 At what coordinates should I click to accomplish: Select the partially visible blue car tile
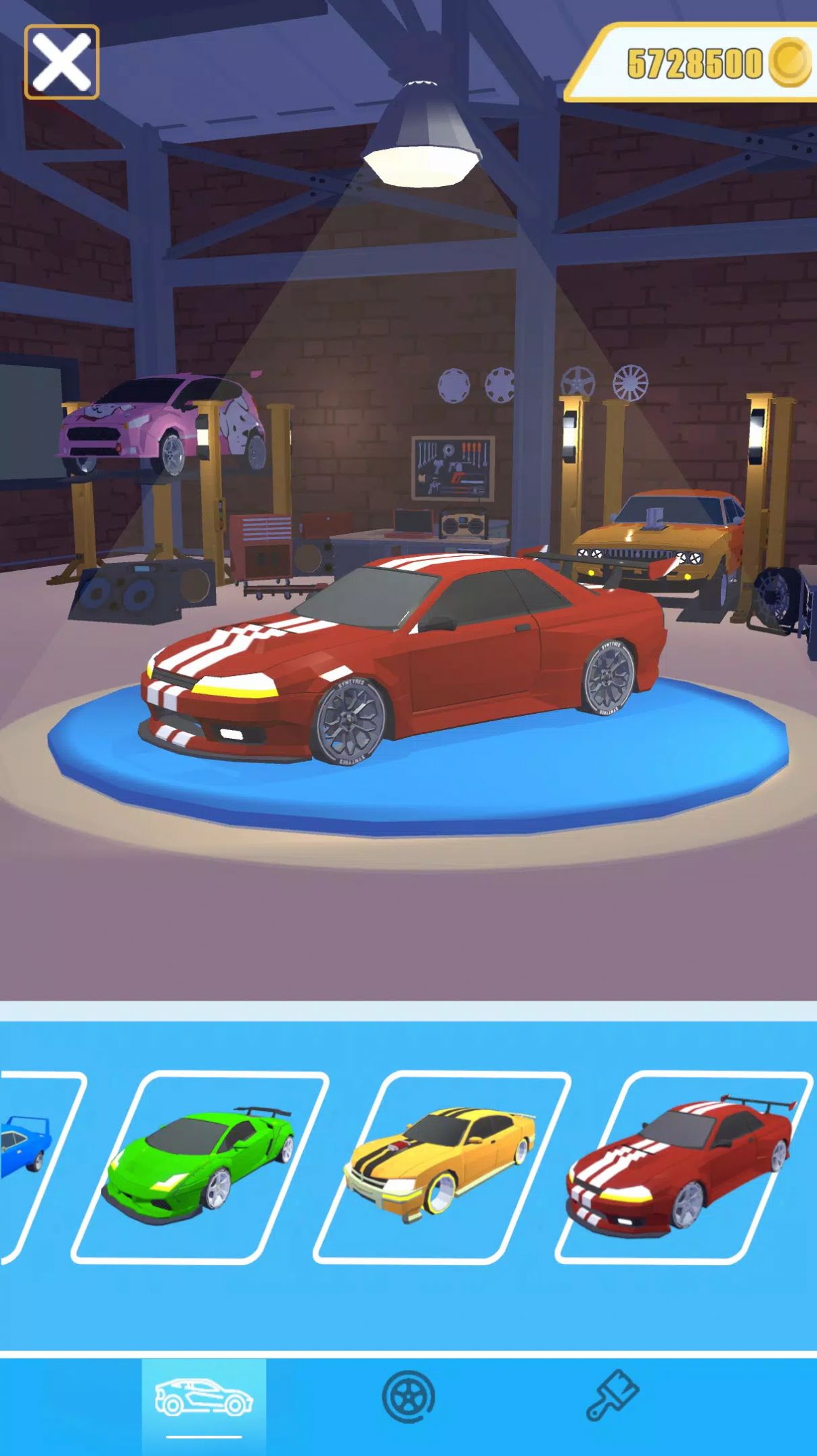point(30,1166)
